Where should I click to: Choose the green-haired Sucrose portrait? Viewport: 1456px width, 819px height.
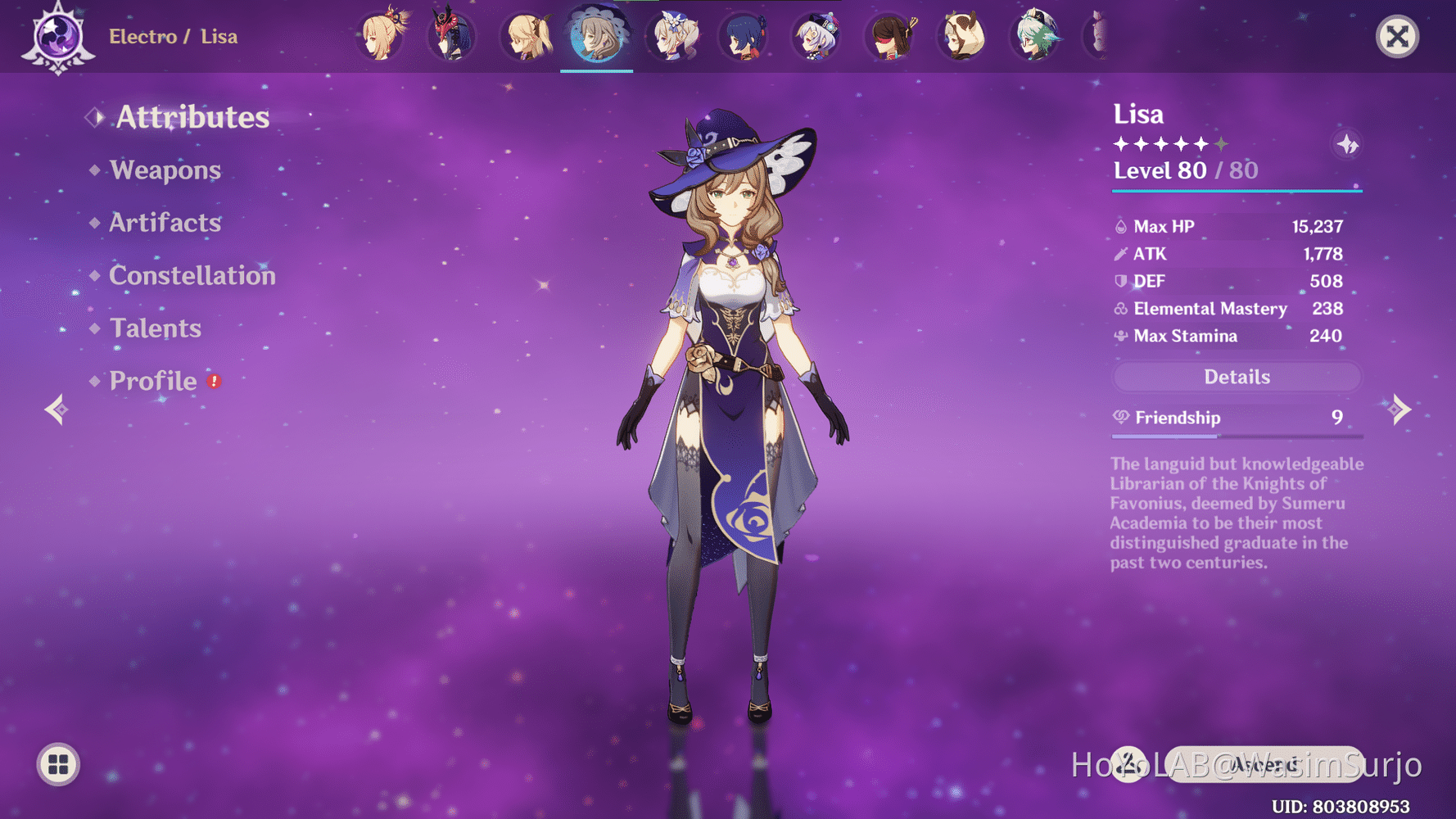click(1035, 36)
